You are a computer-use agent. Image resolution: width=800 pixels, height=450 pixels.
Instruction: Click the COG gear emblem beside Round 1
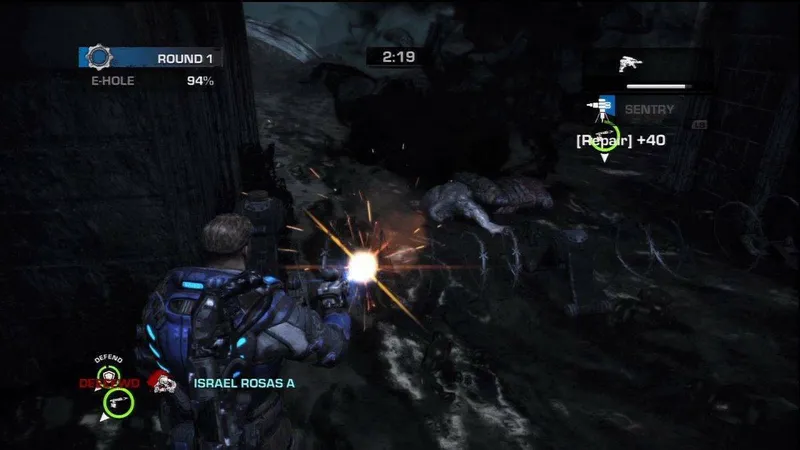click(x=98, y=57)
